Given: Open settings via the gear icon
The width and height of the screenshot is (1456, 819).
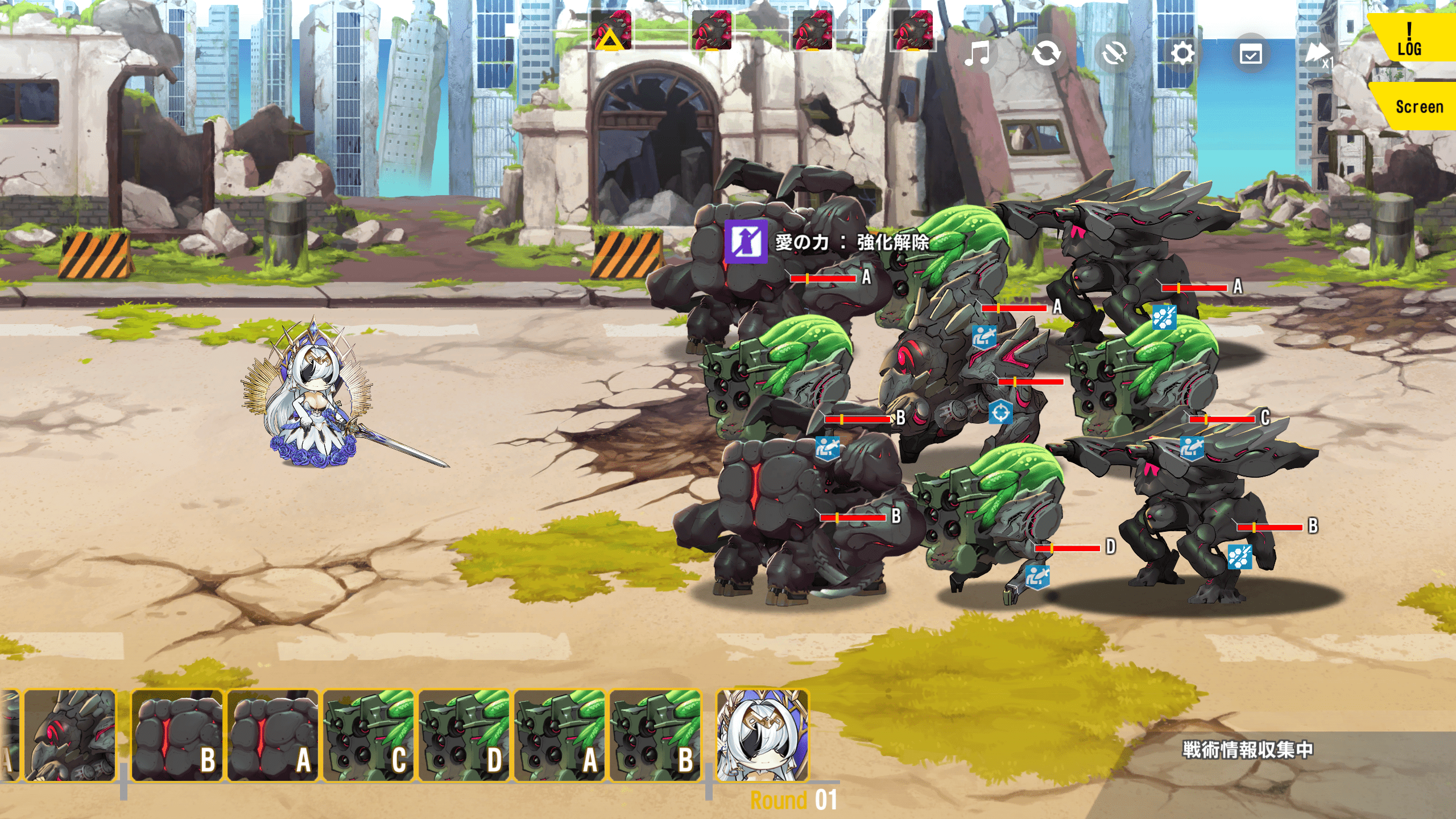Looking at the screenshot, I should [x=1182, y=55].
